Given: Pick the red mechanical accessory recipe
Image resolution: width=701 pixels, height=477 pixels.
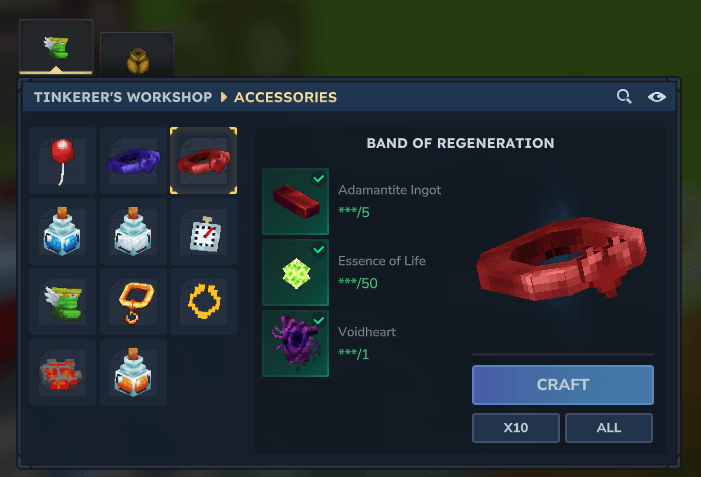Looking at the screenshot, I should pos(63,372).
